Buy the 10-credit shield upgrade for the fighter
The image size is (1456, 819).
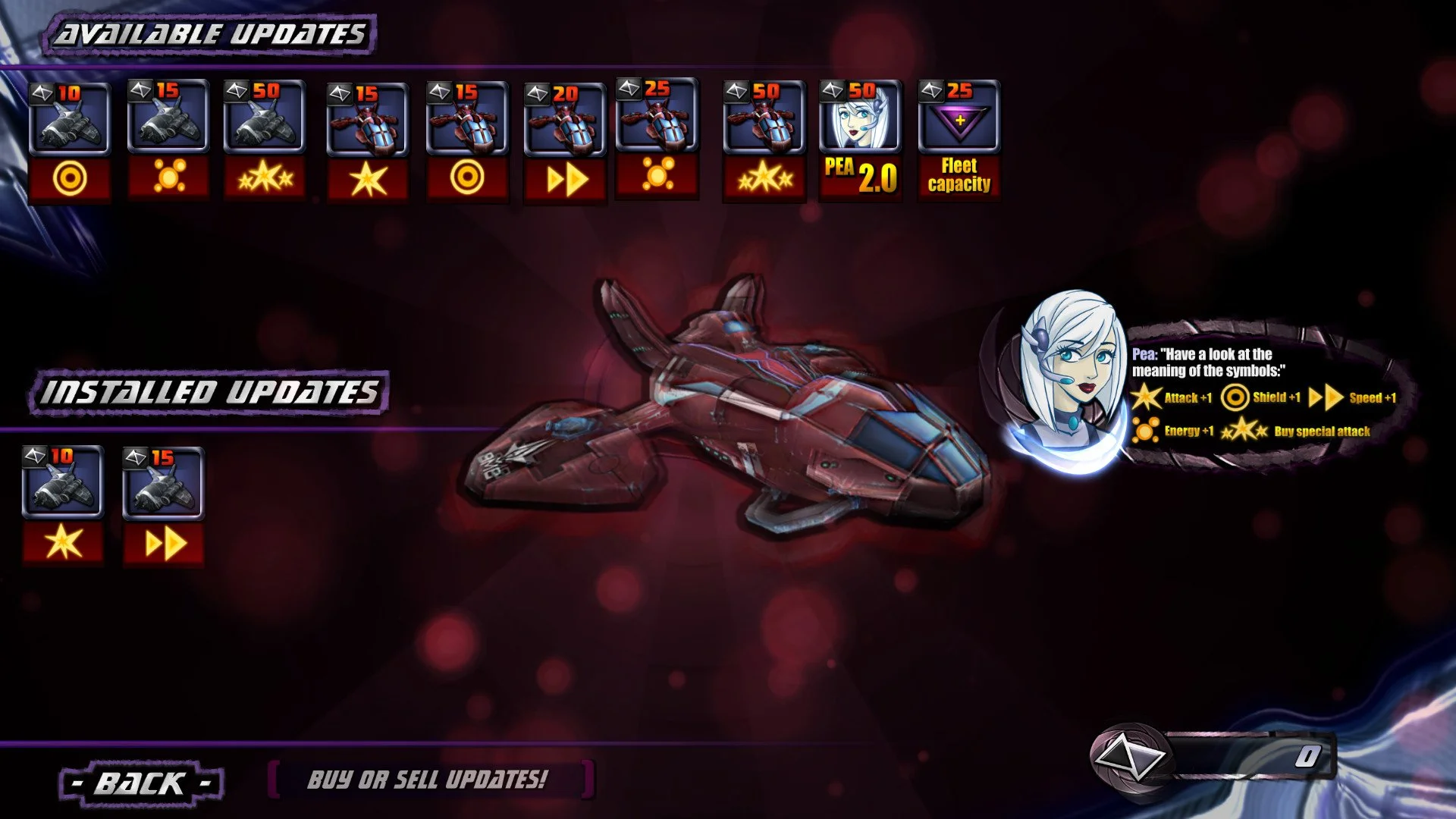tap(68, 140)
